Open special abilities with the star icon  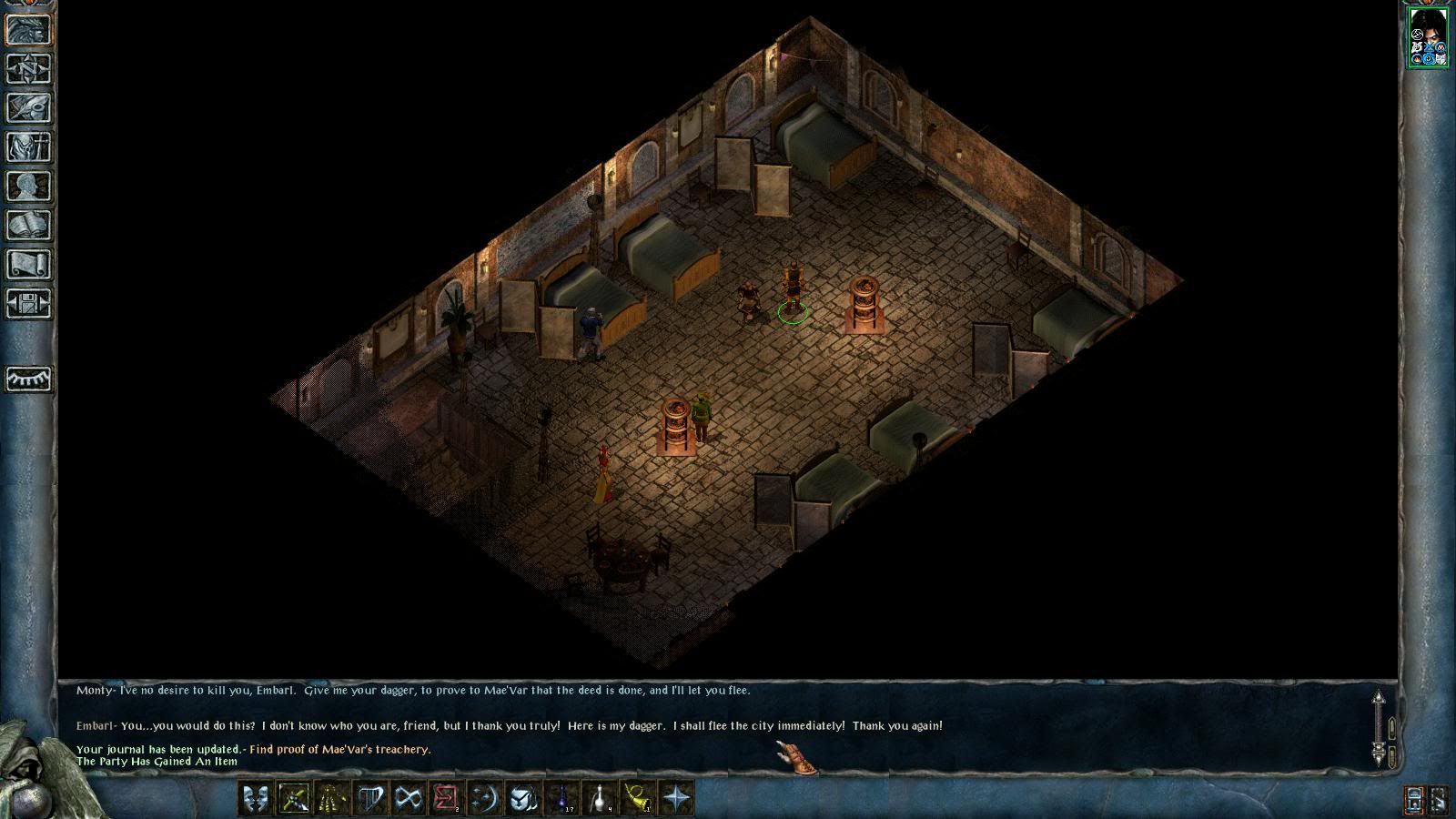[677, 798]
